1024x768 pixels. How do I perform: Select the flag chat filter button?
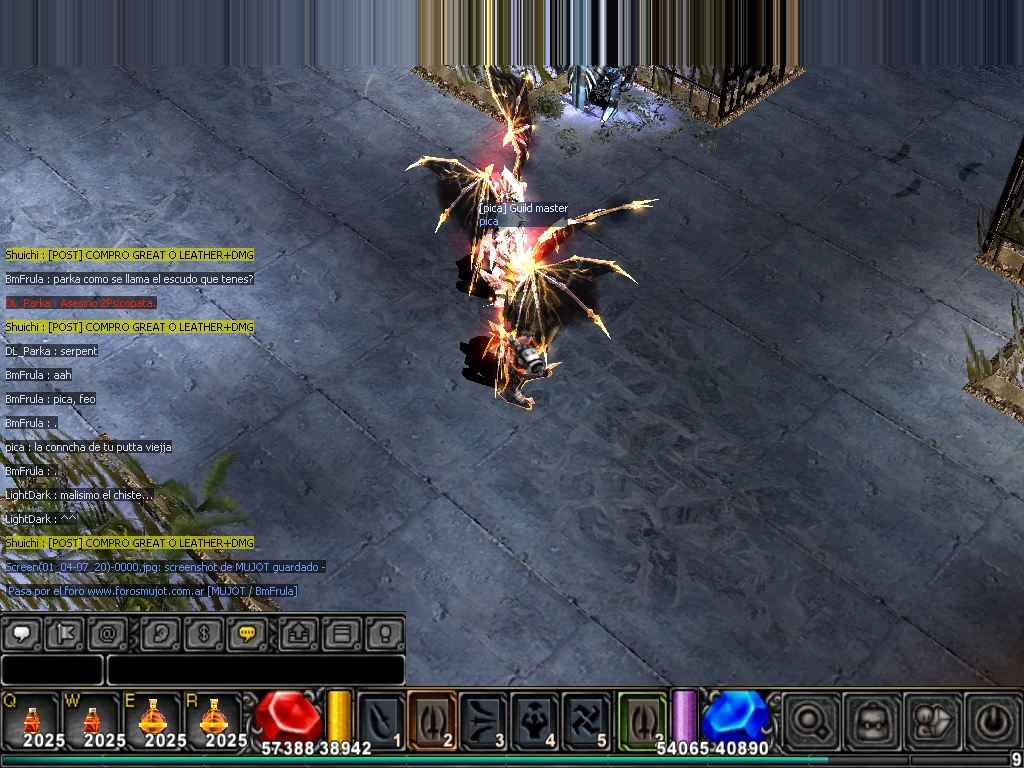[x=66, y=633]
